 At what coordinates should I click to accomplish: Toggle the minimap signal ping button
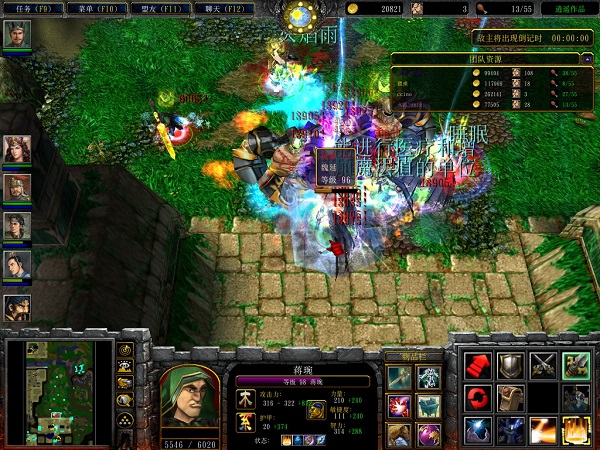(x=126, y=351)
